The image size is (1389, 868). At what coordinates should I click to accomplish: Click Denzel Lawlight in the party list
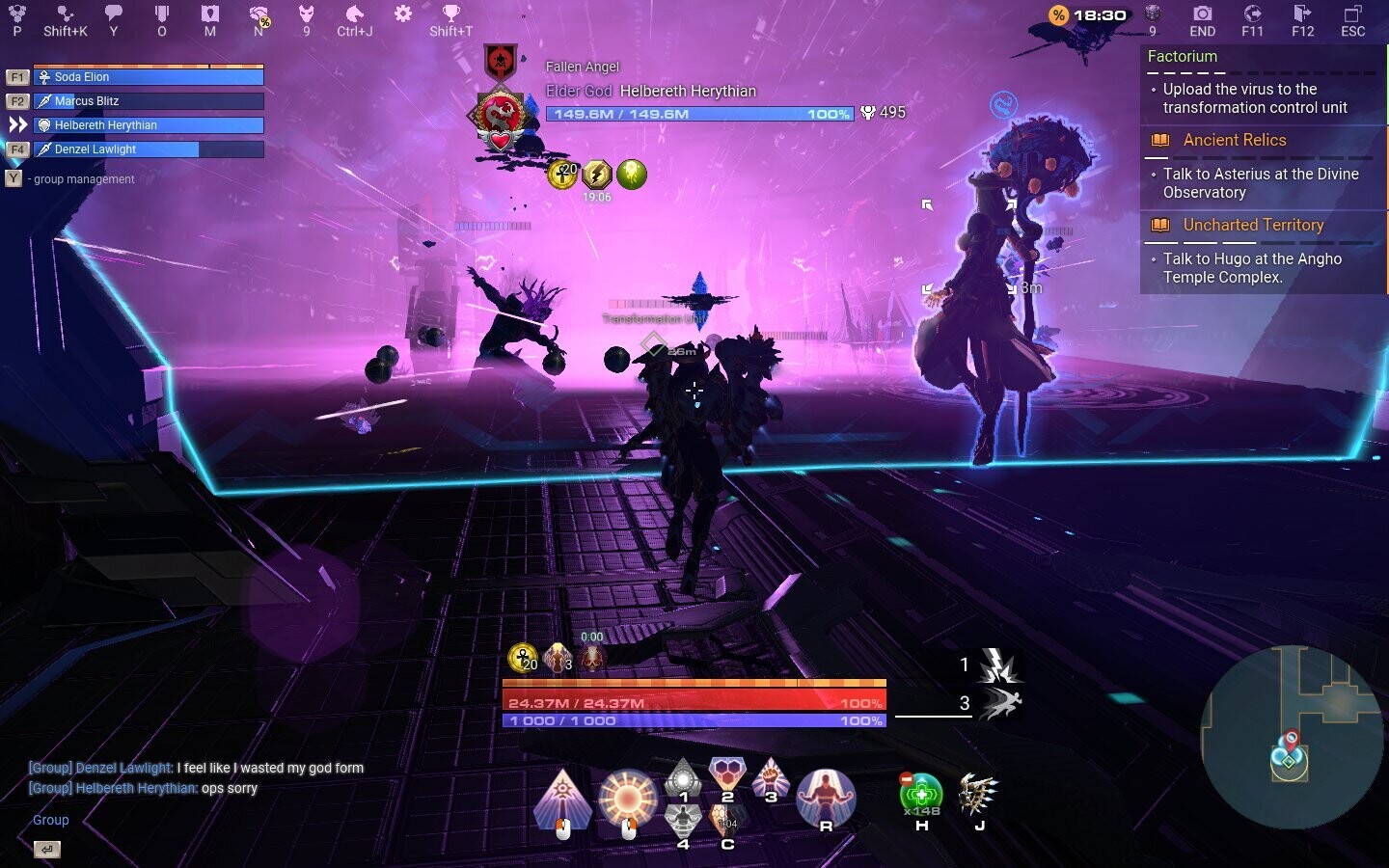click(150, 149)
